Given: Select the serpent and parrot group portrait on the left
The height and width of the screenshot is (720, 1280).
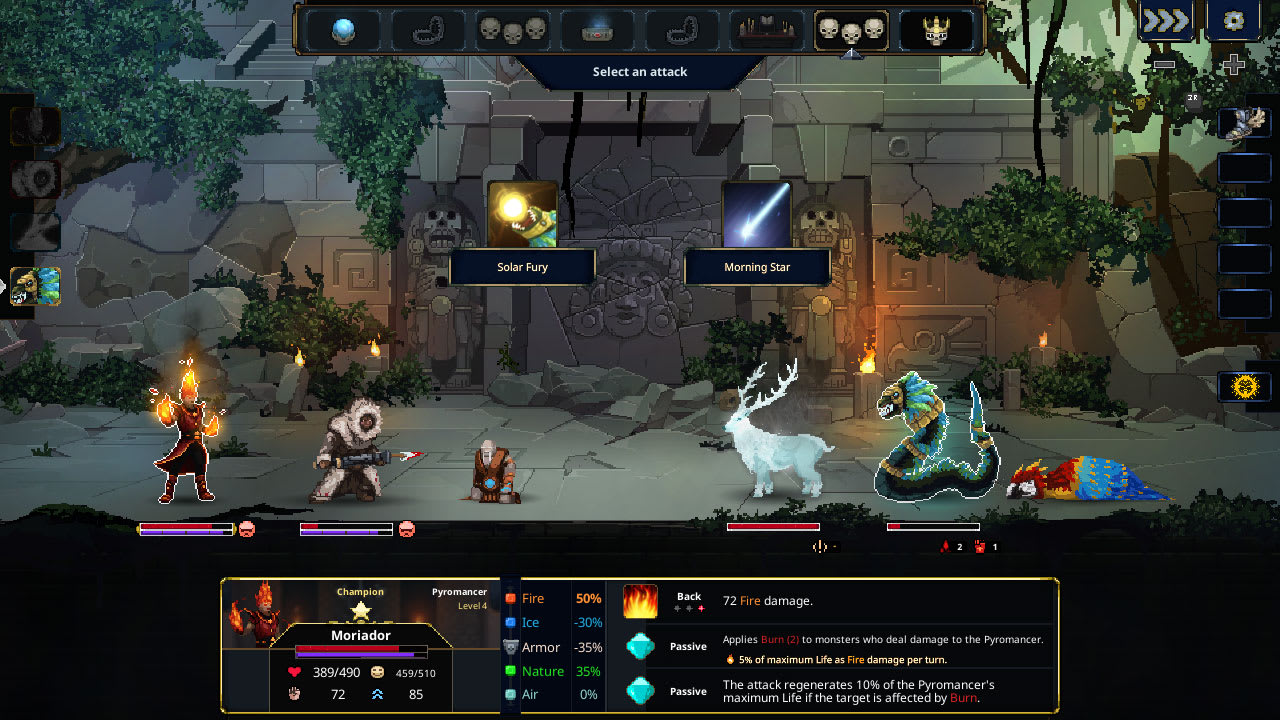Looking at the screenshot, I should point(34,287).
